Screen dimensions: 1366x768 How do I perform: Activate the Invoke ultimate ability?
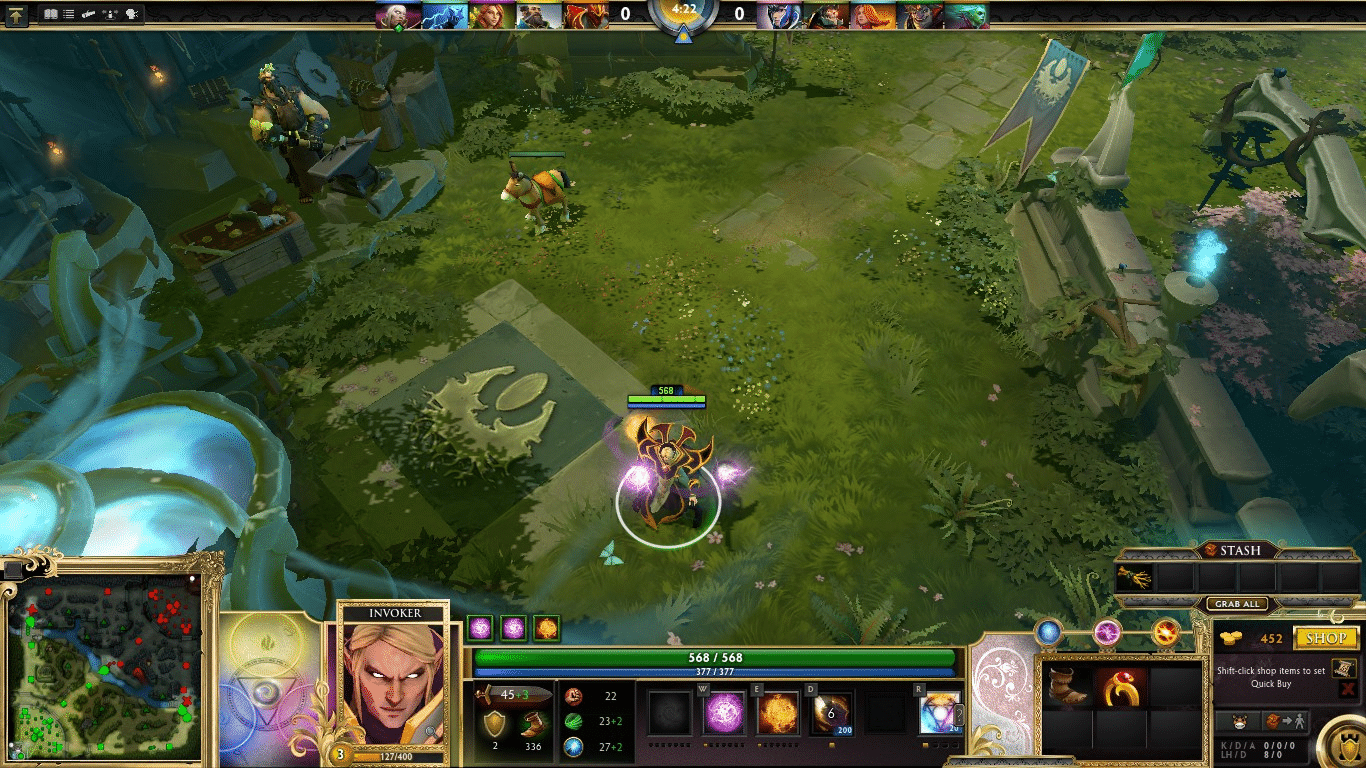click(940, 712)
